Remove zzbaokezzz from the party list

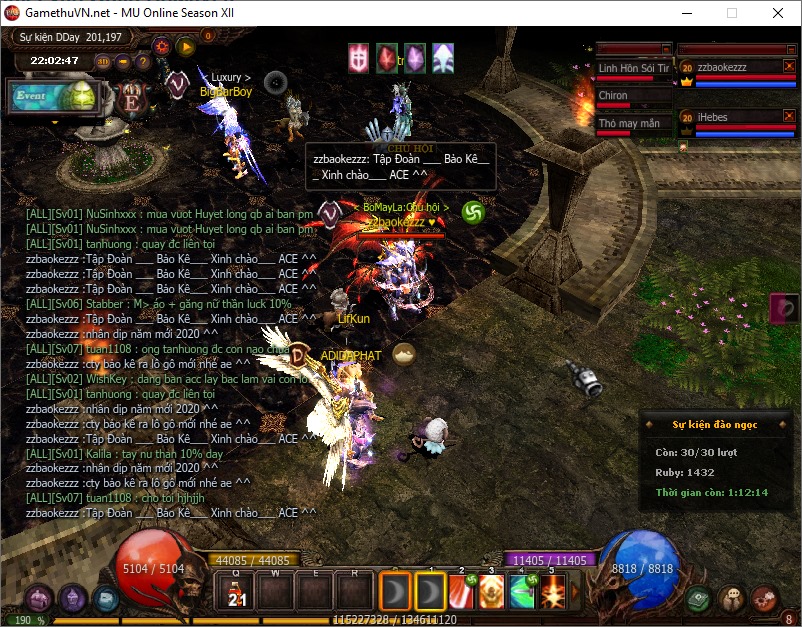(788, 67)
